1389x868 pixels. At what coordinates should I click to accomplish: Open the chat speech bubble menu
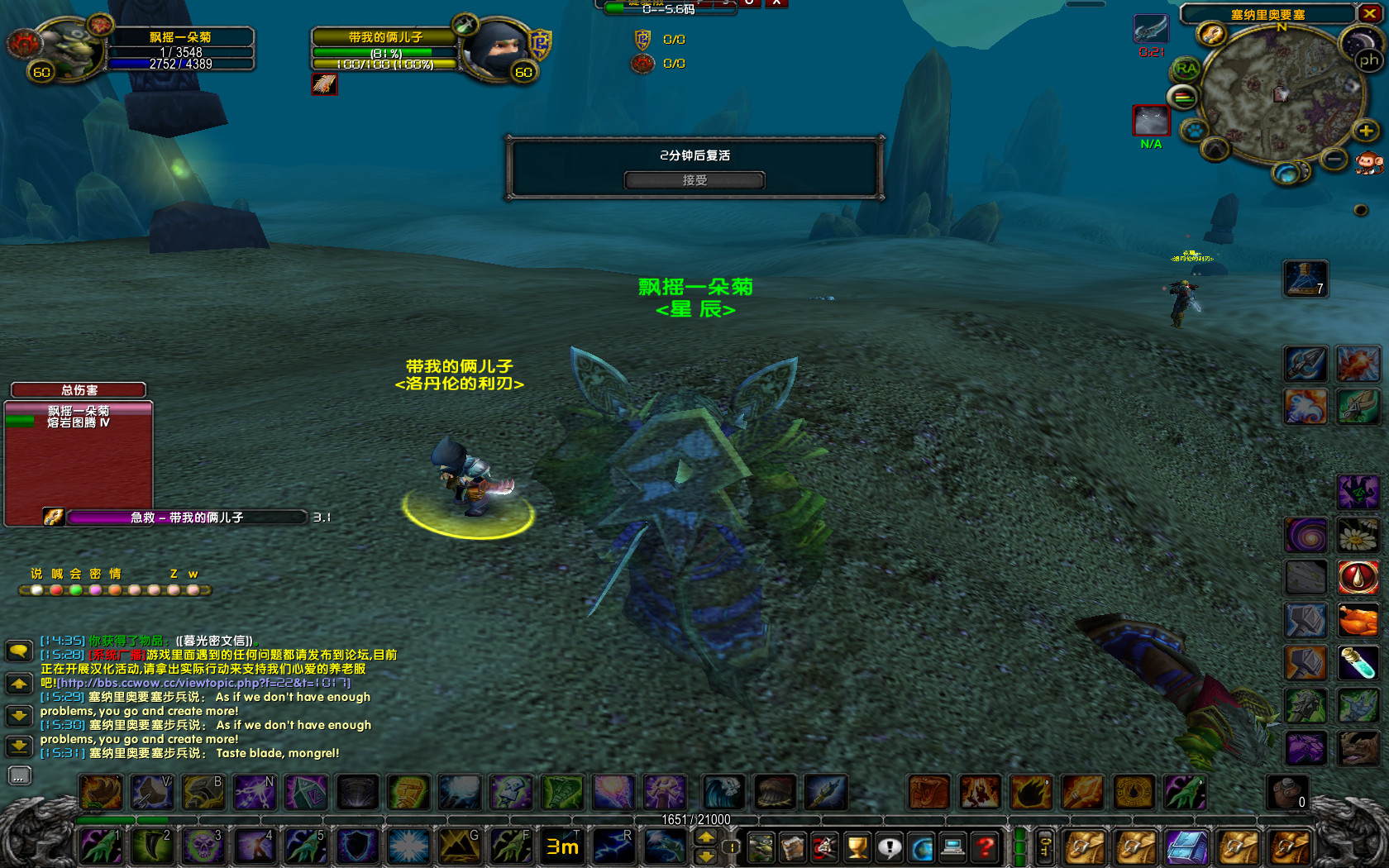(x=19, y=651)
